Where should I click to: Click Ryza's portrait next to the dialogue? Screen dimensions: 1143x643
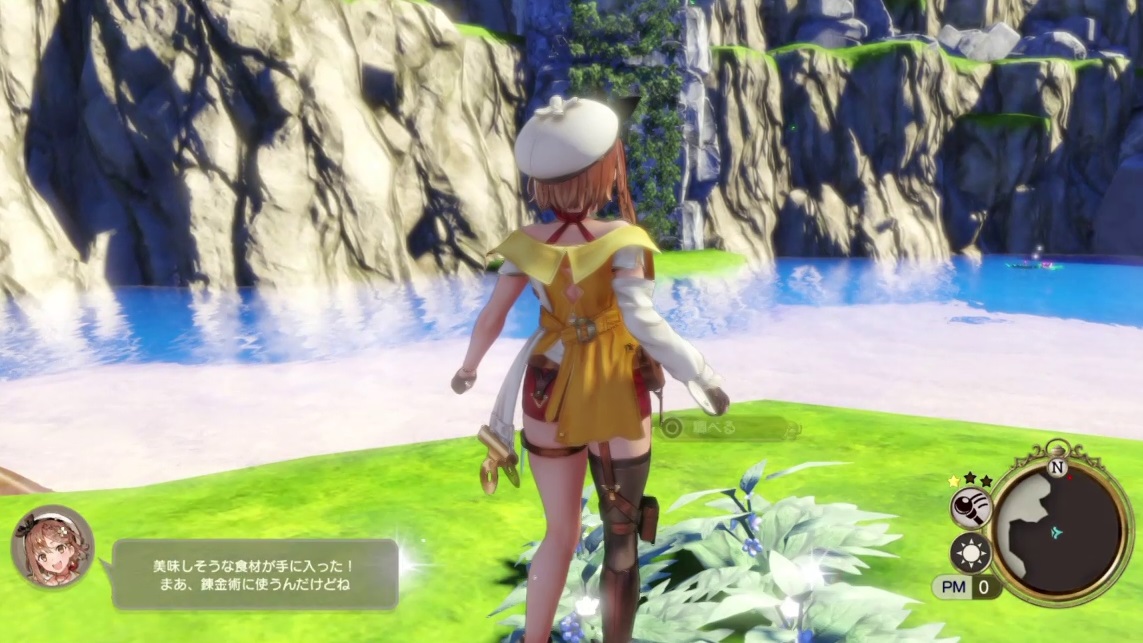[53, 546]
